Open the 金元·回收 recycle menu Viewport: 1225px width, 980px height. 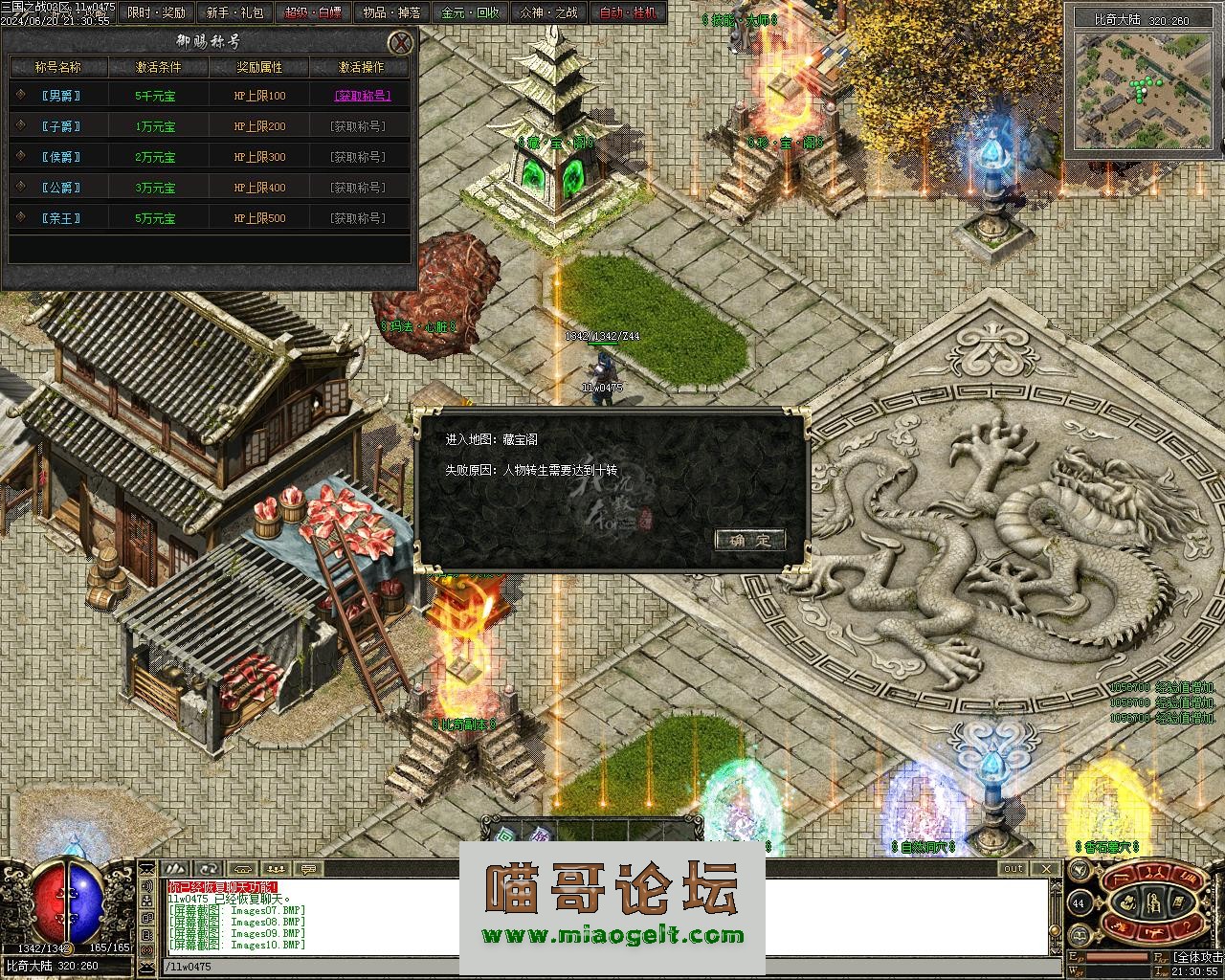coord(470,12)
